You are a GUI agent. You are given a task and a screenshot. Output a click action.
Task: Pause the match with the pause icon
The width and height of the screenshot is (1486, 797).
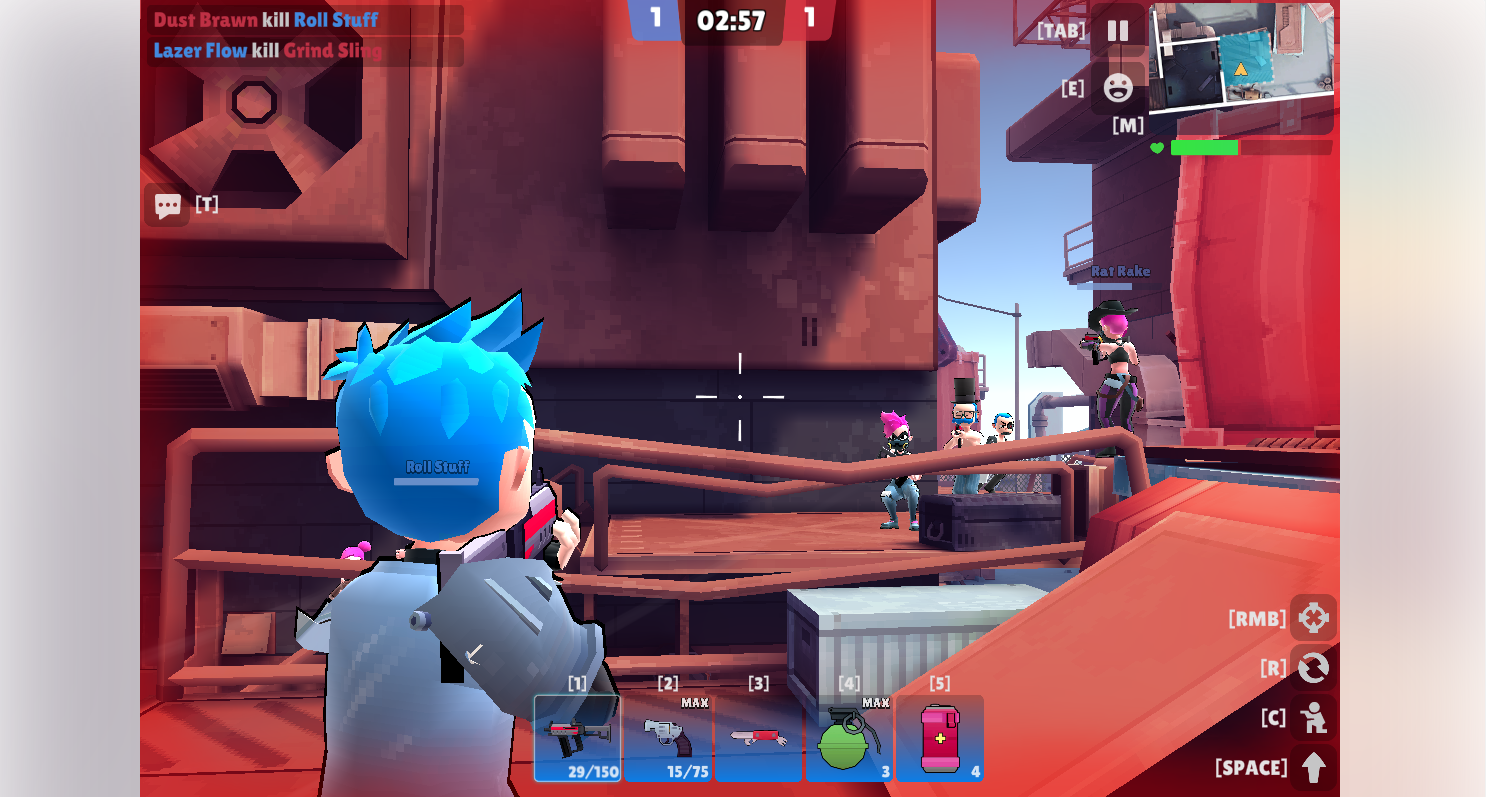tap(1117, 30)
